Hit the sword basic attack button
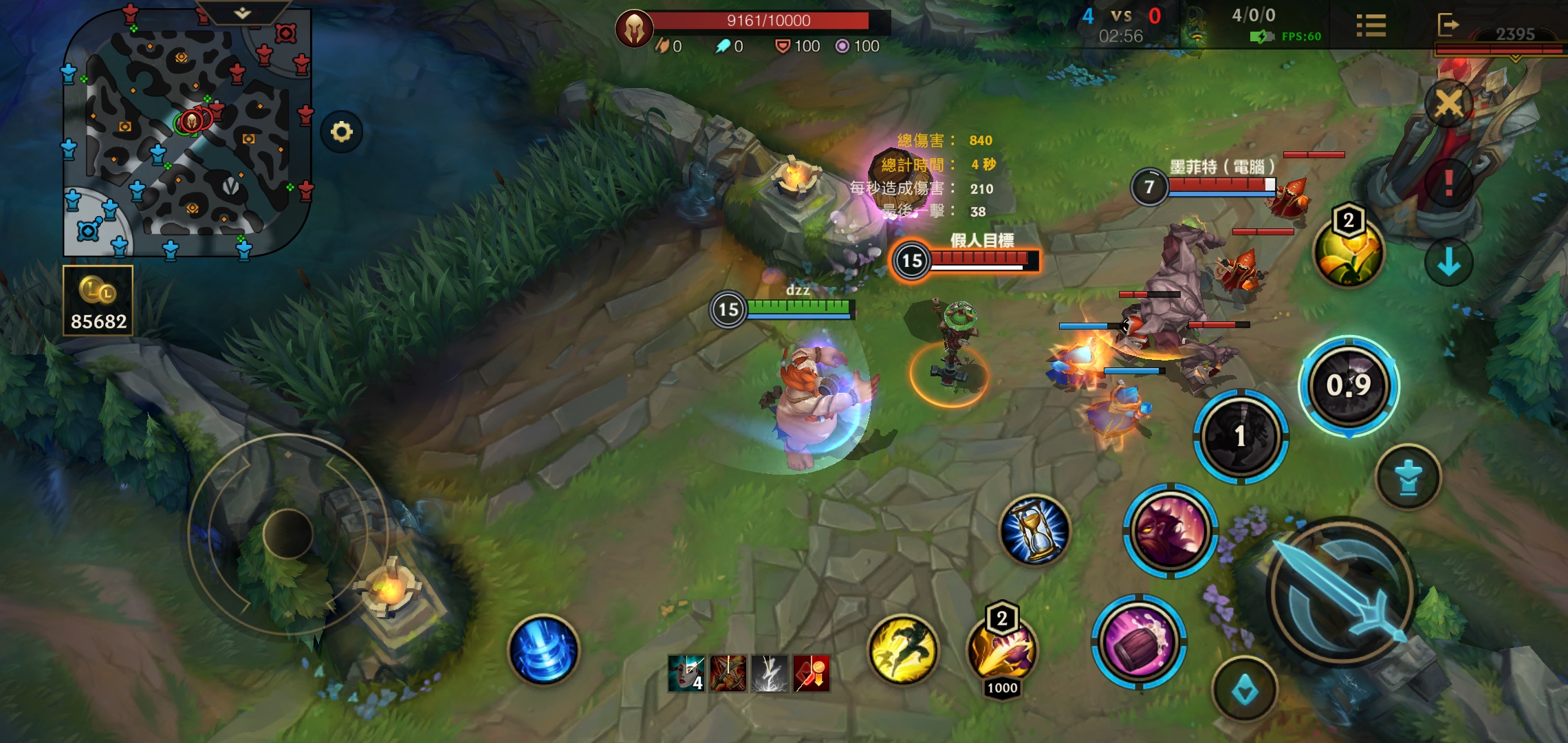 [1340, 592]
